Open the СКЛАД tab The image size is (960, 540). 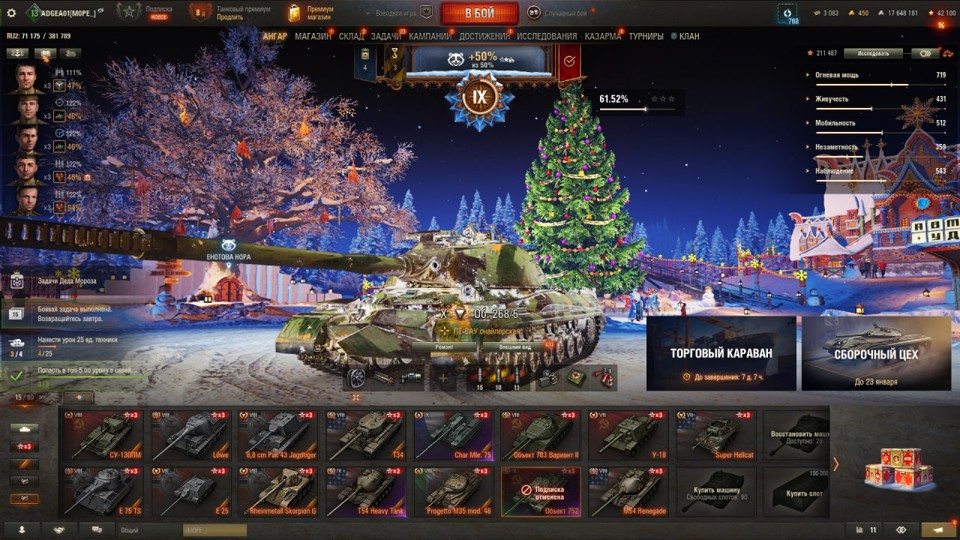[x=351, y=36]
